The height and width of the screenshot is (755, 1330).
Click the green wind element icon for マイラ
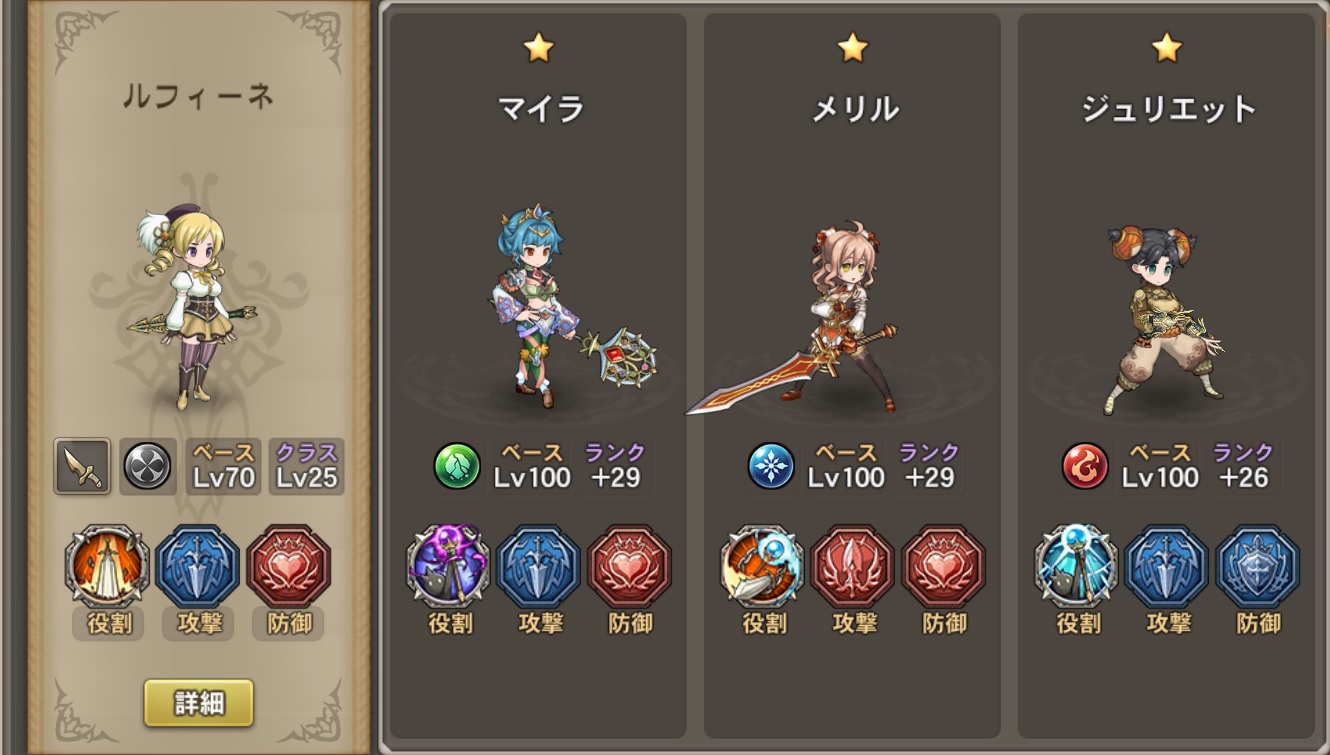[459, 467]
